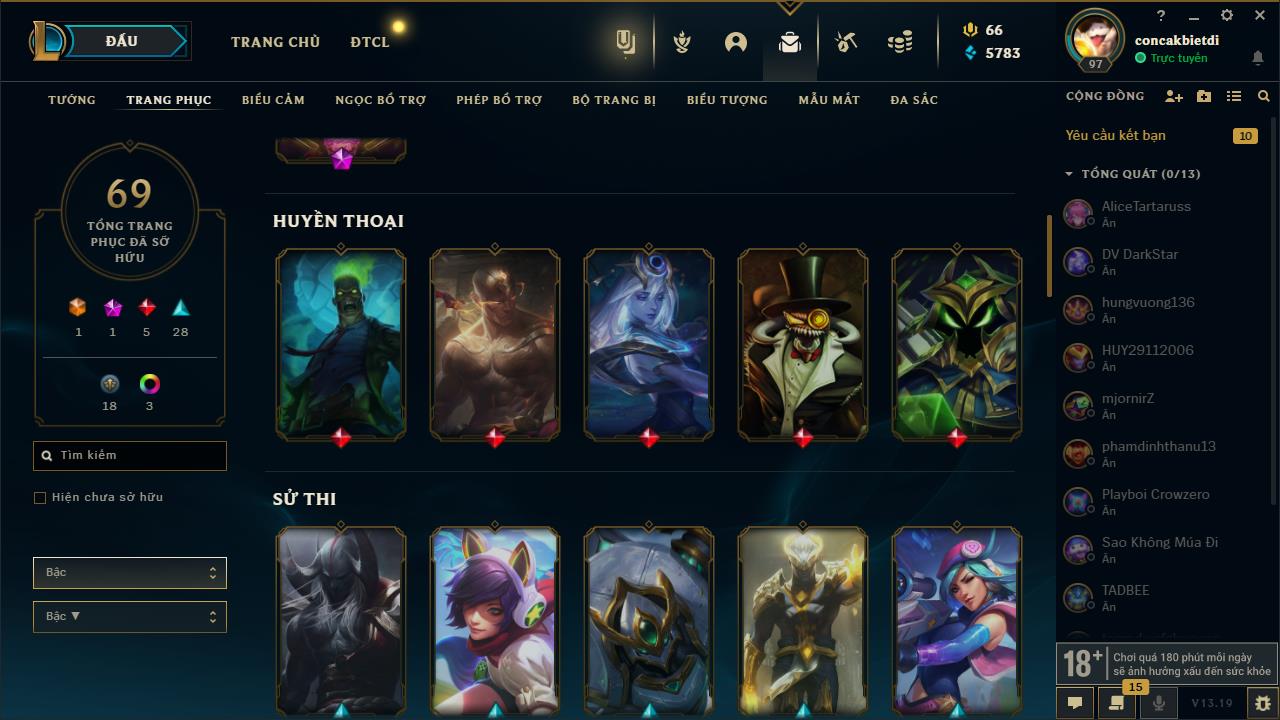Open Hextech loot via the pickaxe icon
This screenshot has width=1280, height=720.
[845, 41]
